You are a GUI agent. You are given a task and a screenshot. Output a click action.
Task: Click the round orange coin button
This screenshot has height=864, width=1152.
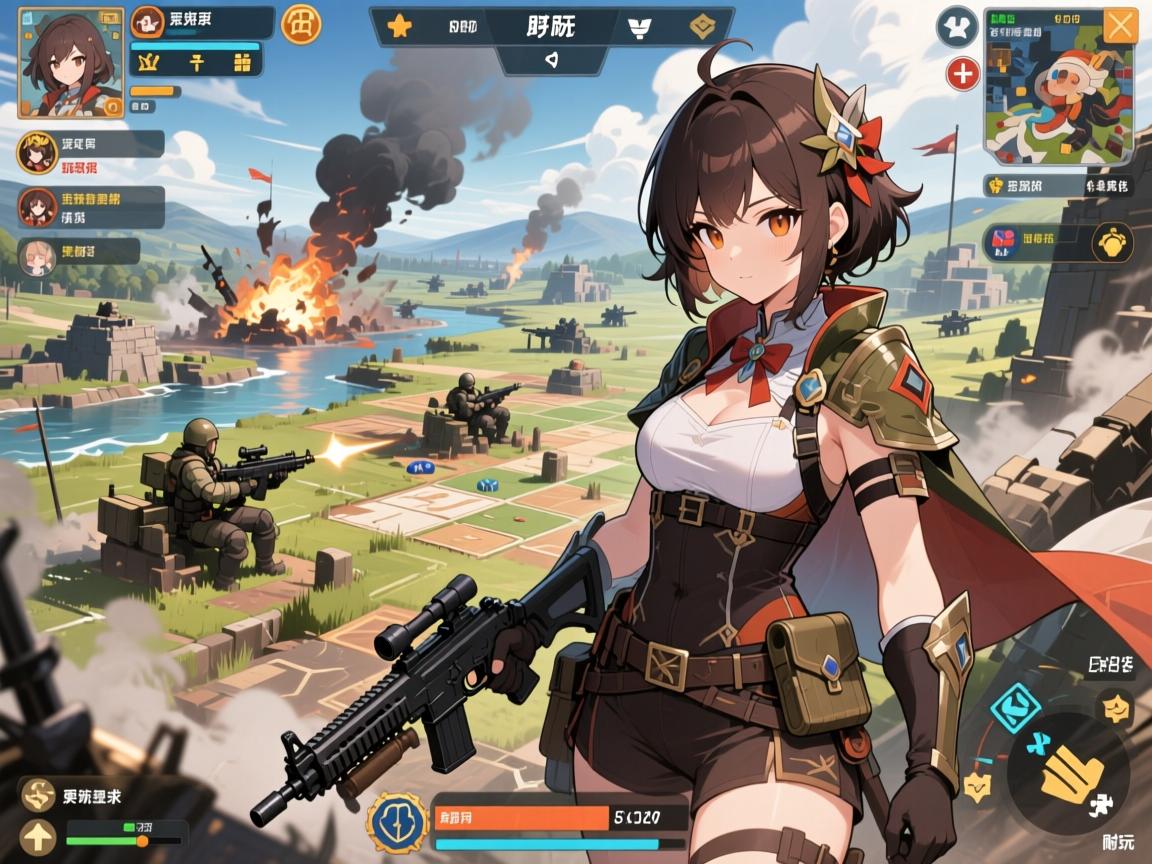(x=301, y=24)
